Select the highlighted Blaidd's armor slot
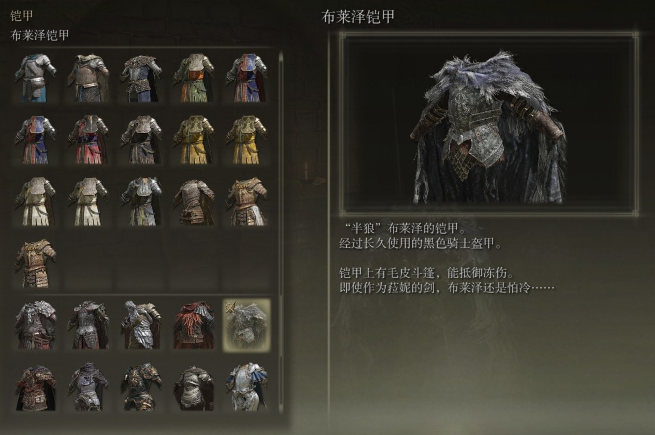The height and width of the screenshot is (435, 655). [245, 324]
